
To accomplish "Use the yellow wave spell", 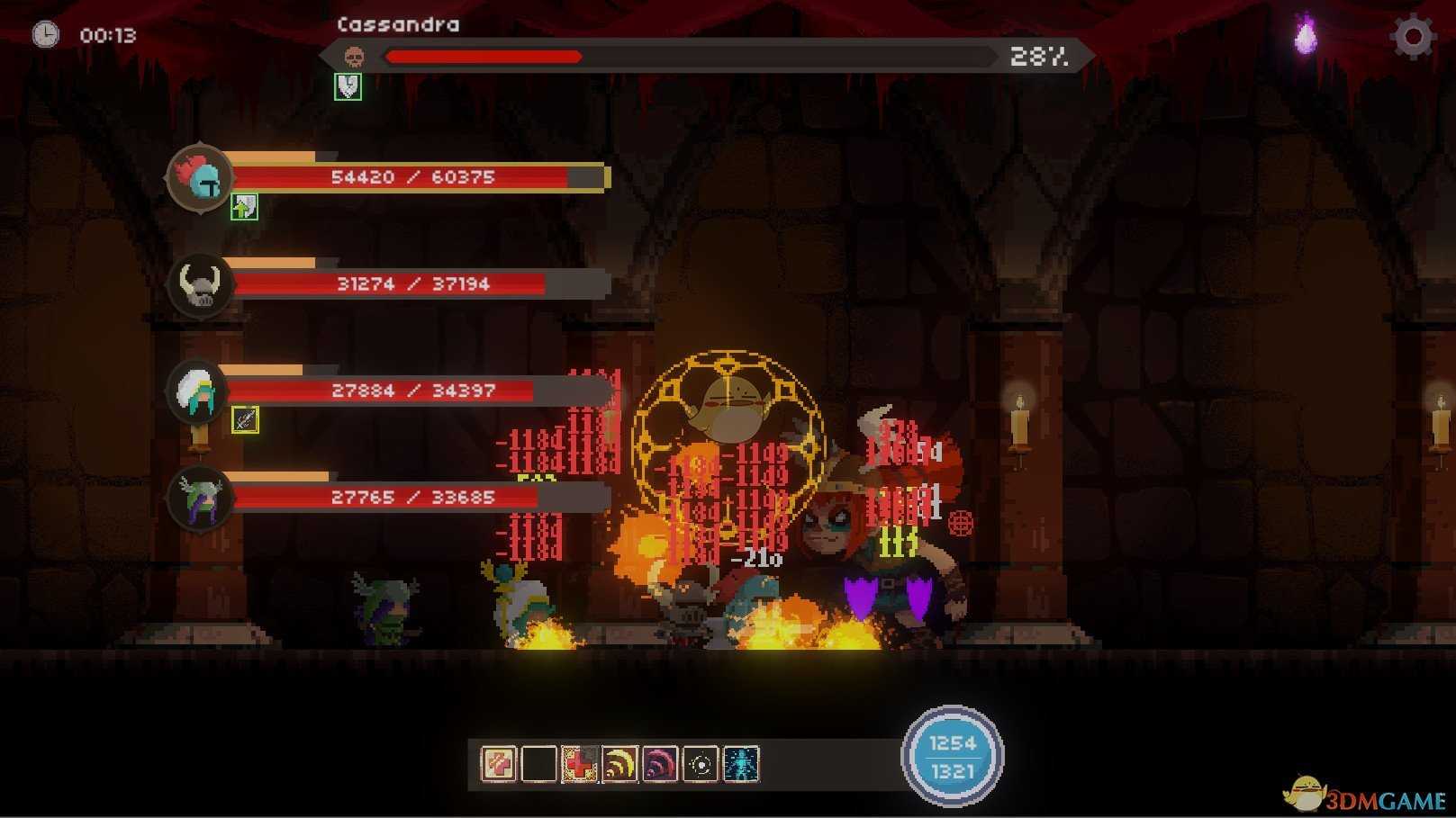I will (x=619, y=765).
